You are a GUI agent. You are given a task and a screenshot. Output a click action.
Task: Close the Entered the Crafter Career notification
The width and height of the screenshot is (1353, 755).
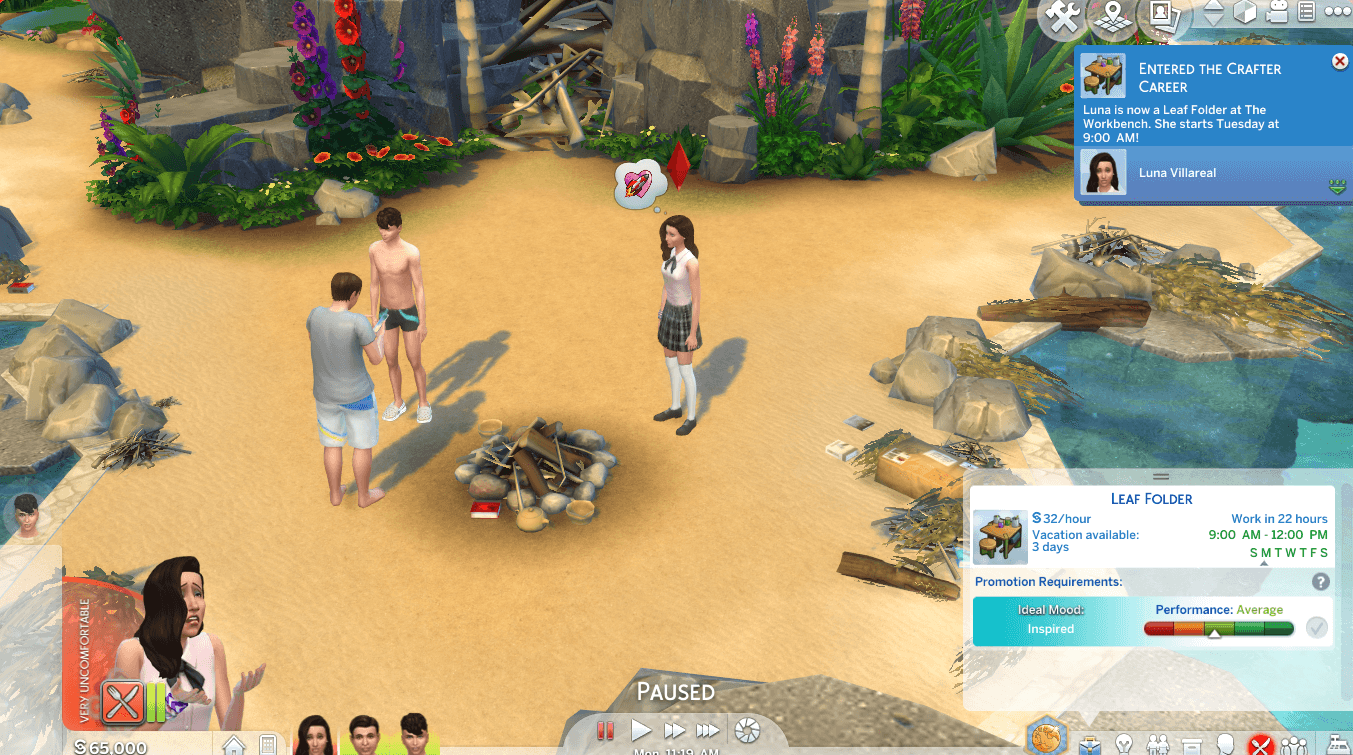click(x=1339, y=62)
